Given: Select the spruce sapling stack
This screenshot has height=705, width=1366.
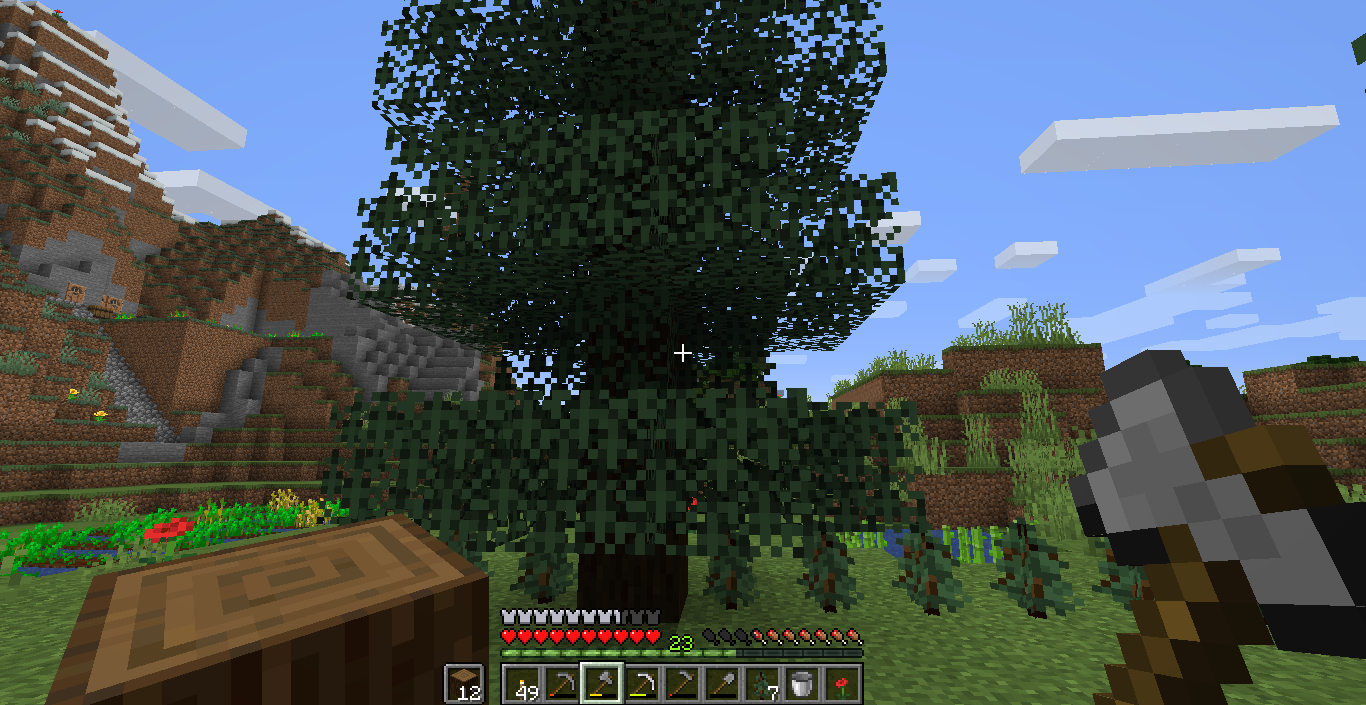Looking at the screenshot, I should pyautogui.click(x=762, y=683).
